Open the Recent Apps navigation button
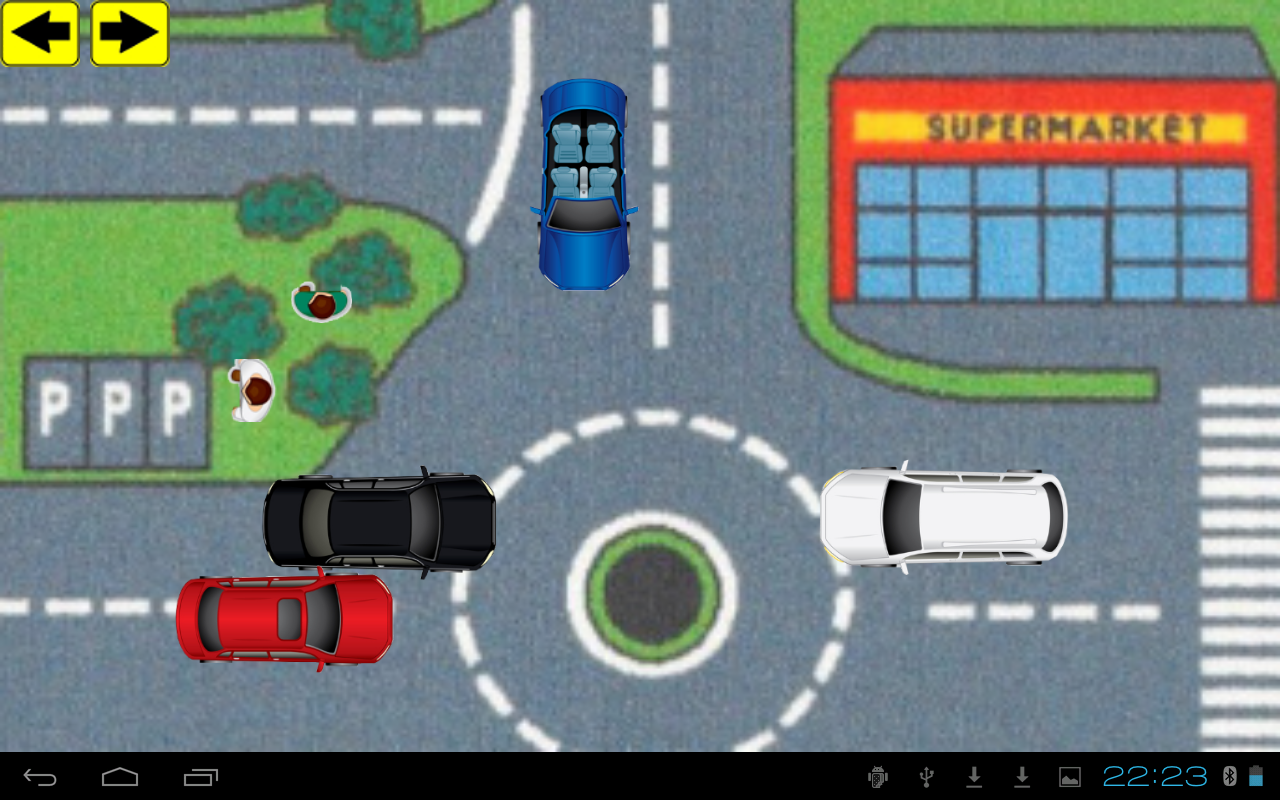 tap(200, 777)
